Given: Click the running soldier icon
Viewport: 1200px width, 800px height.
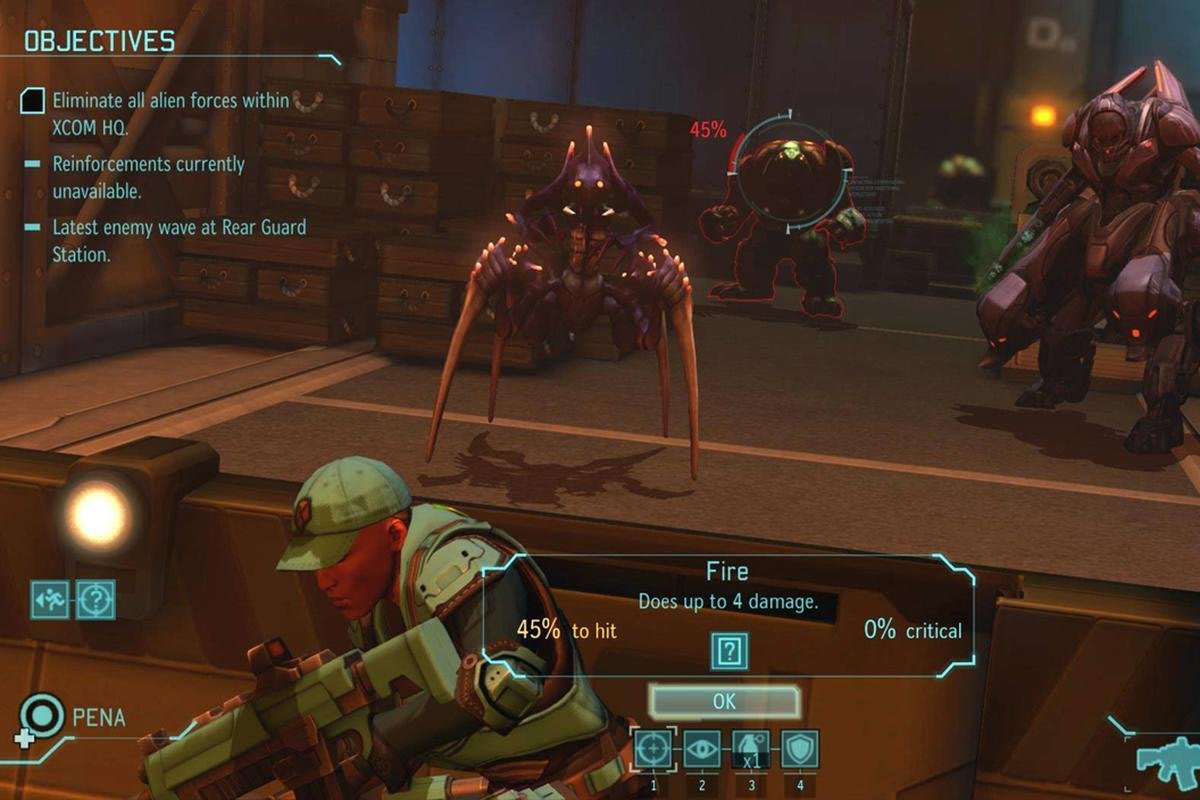Looking at the screenshot, I should (x=50, y=600).
